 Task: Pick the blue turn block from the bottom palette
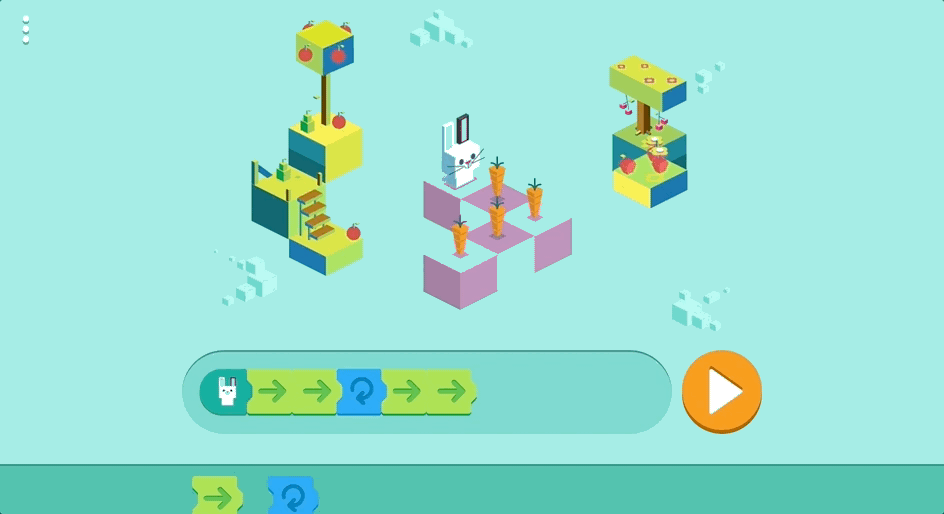click(292, 496)
